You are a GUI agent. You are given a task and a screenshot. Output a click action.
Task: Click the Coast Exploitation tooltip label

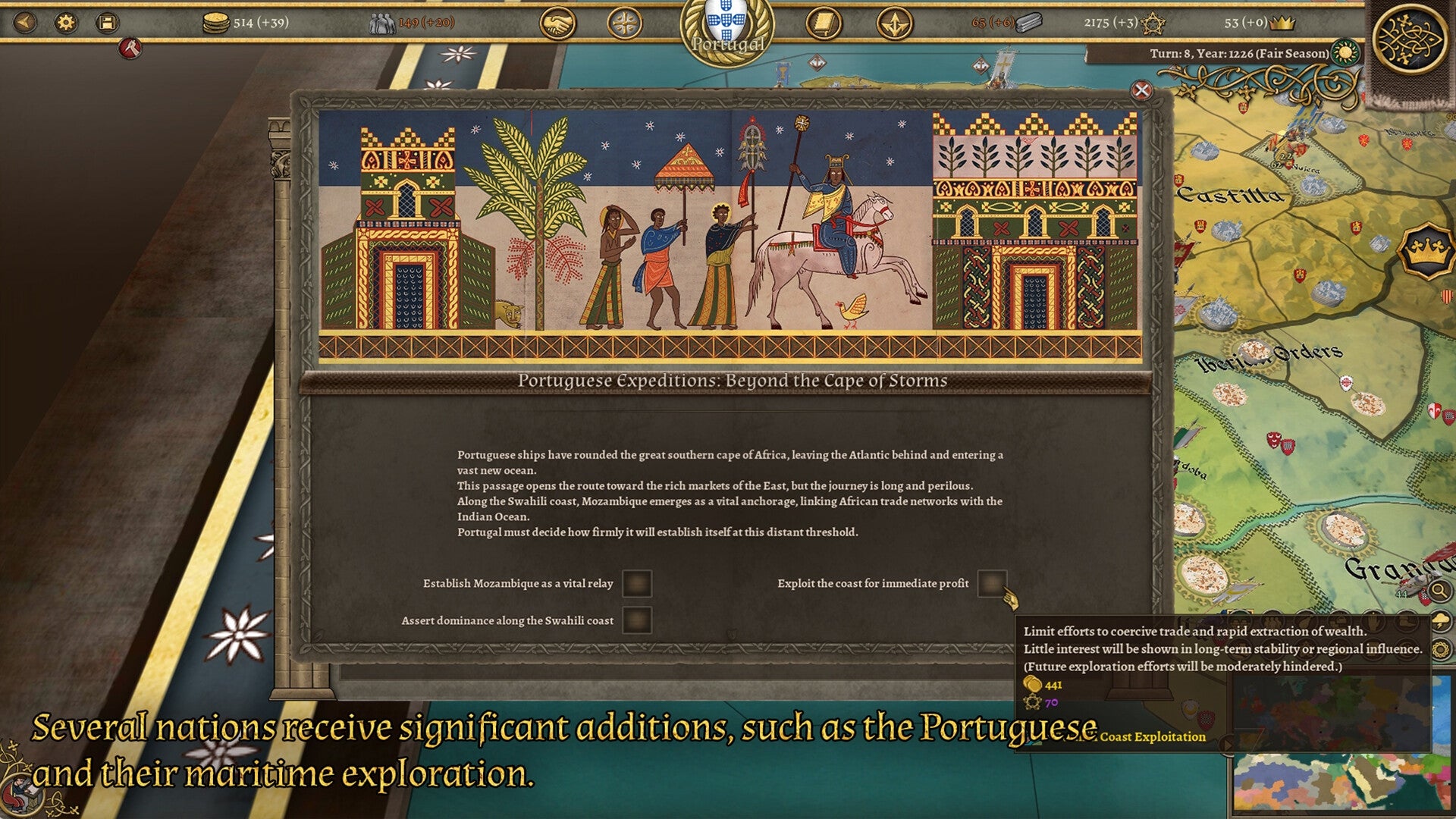[1153, 736]
